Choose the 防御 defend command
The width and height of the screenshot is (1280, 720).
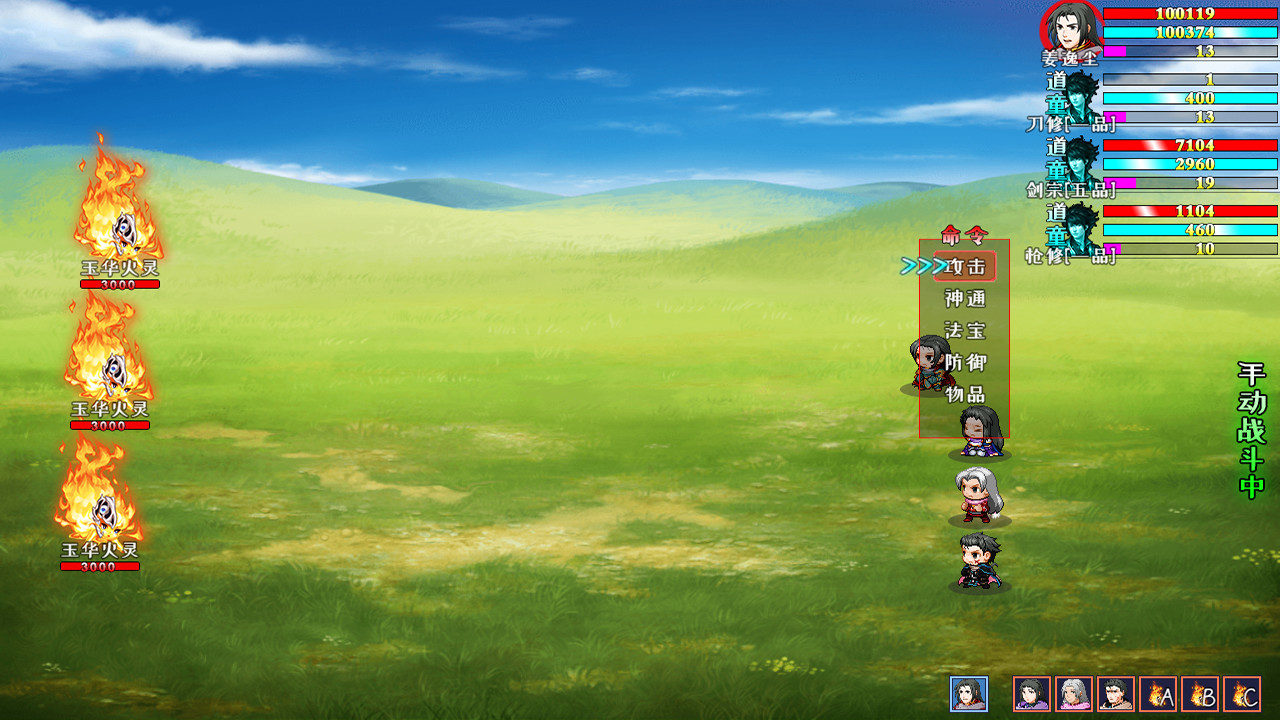coord(965,363)
